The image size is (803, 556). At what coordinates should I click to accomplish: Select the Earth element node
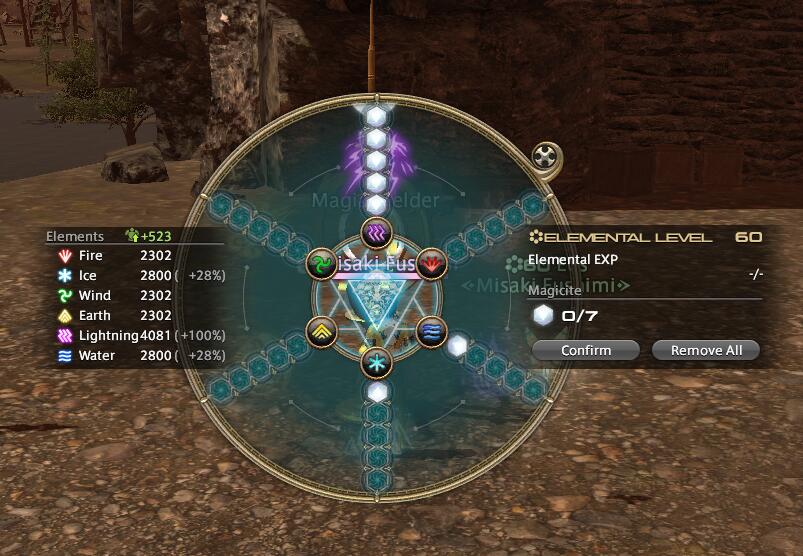point(322,329)
